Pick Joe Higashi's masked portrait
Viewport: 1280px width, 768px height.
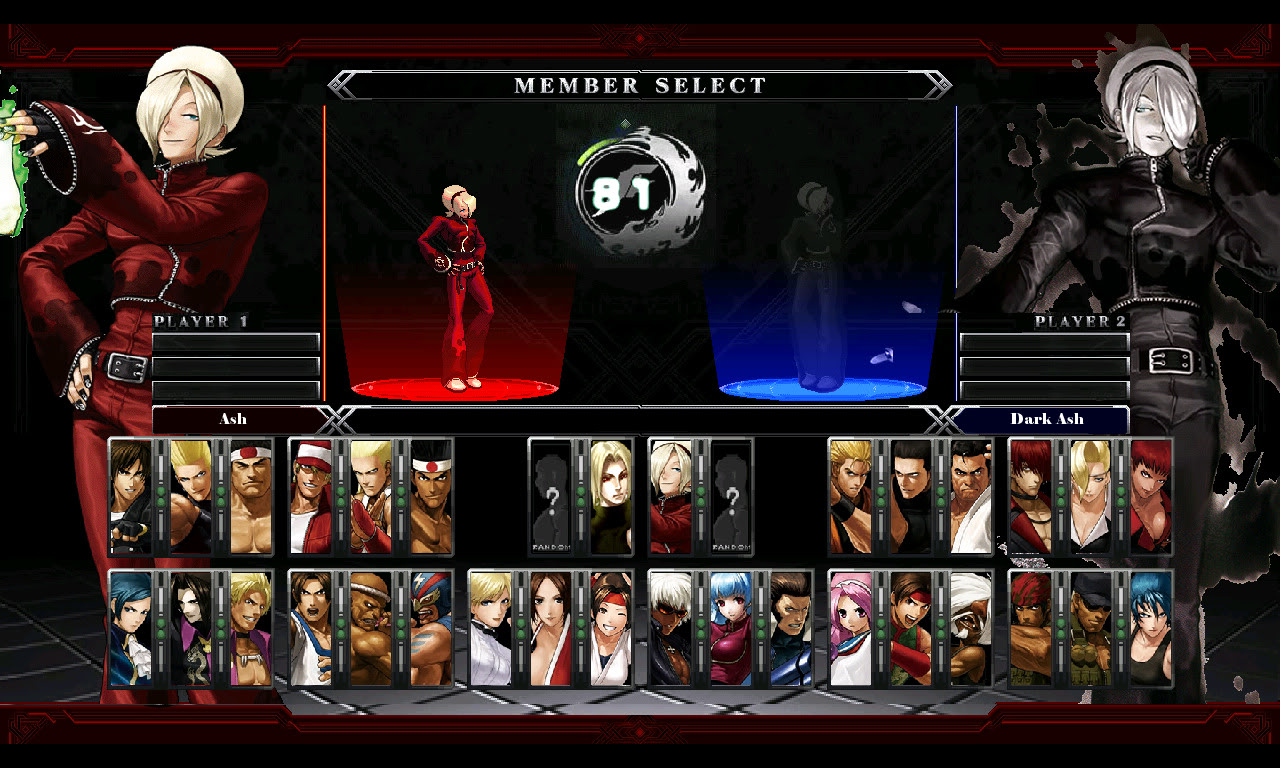(432, 499)
